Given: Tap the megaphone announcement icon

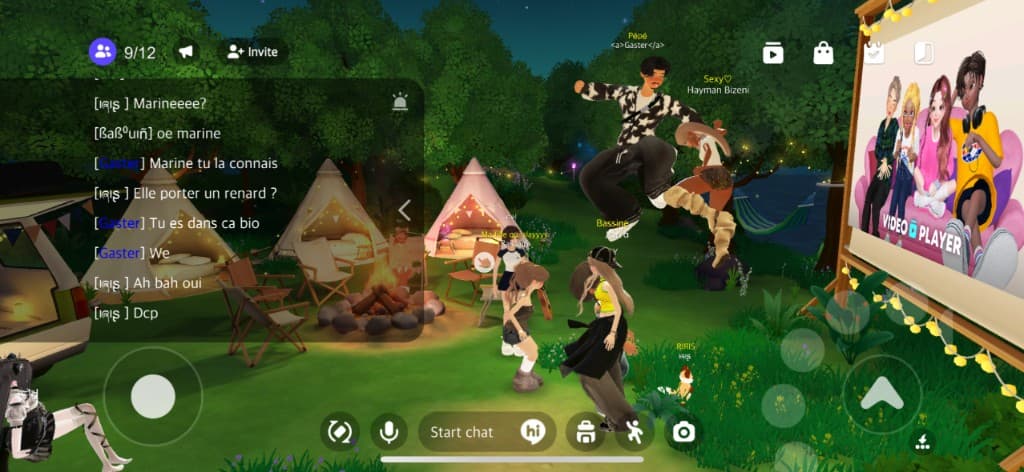Looking at the screenshot, I should 186,52.
